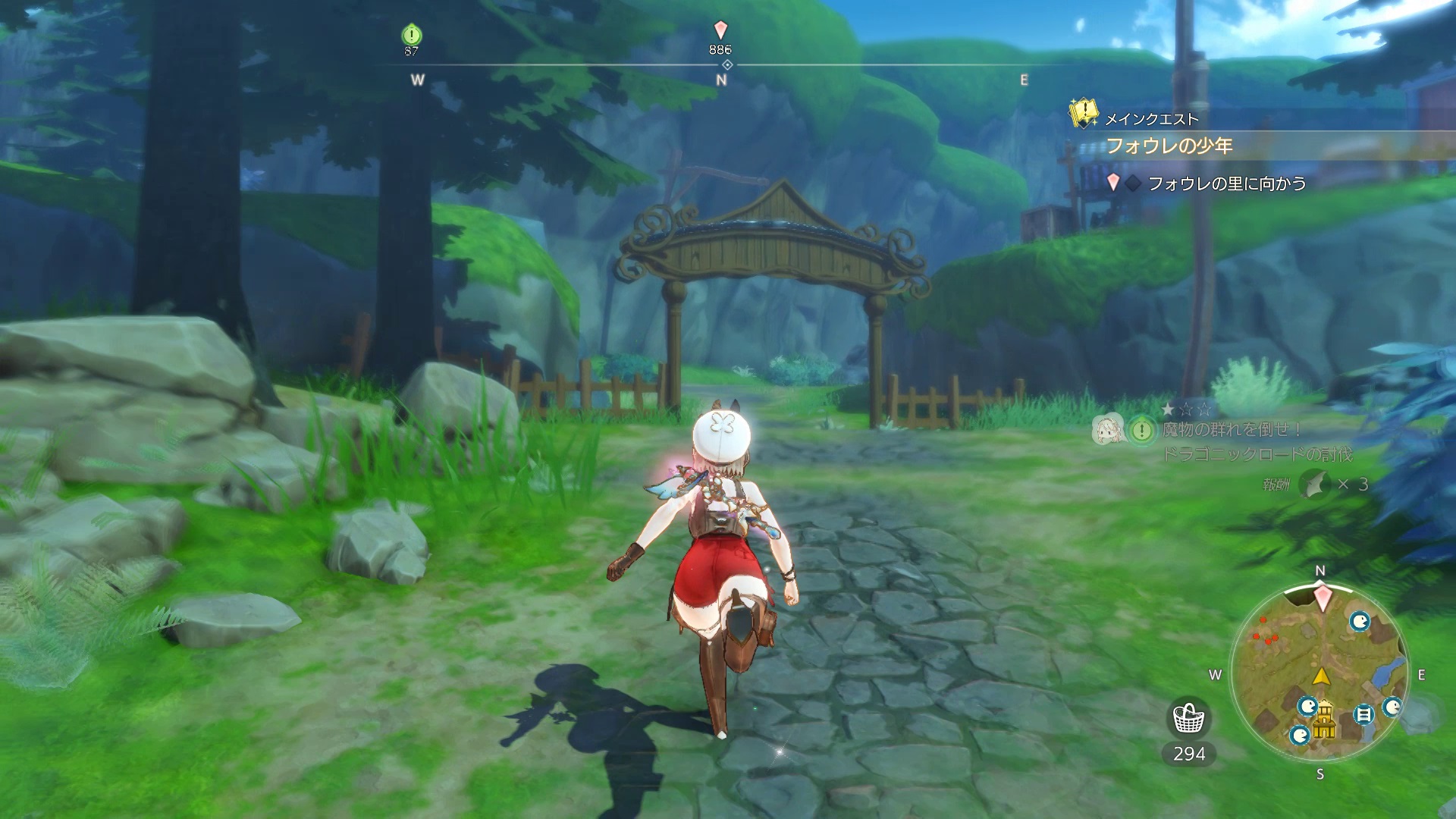Open the side quest 魔物の群れを倒せ！ notification
The image size is (1456, 819).
(x=1232, y=430)
